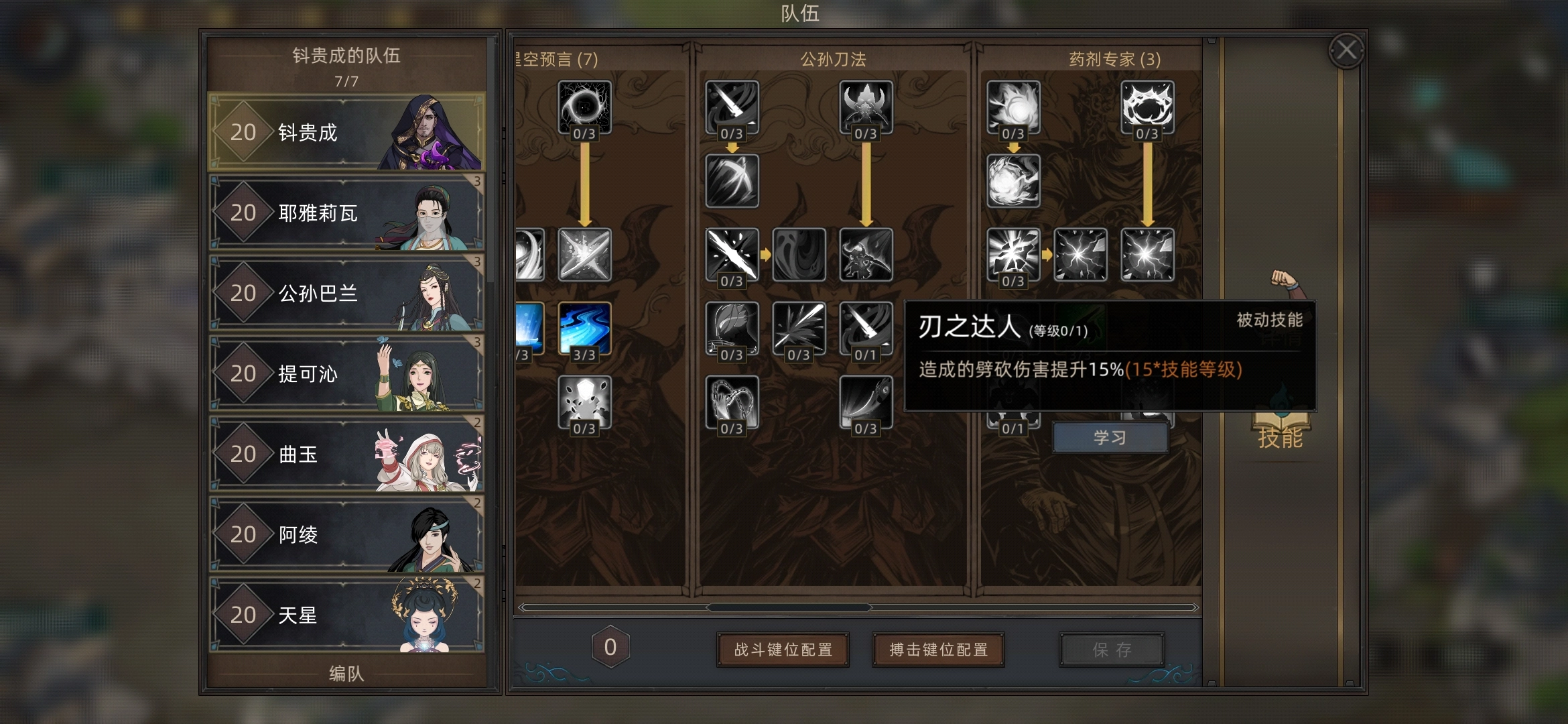The image size is (1568, 724).
Task: Click the horizontal skill tree scrollbar
Action: pos(789,607)
